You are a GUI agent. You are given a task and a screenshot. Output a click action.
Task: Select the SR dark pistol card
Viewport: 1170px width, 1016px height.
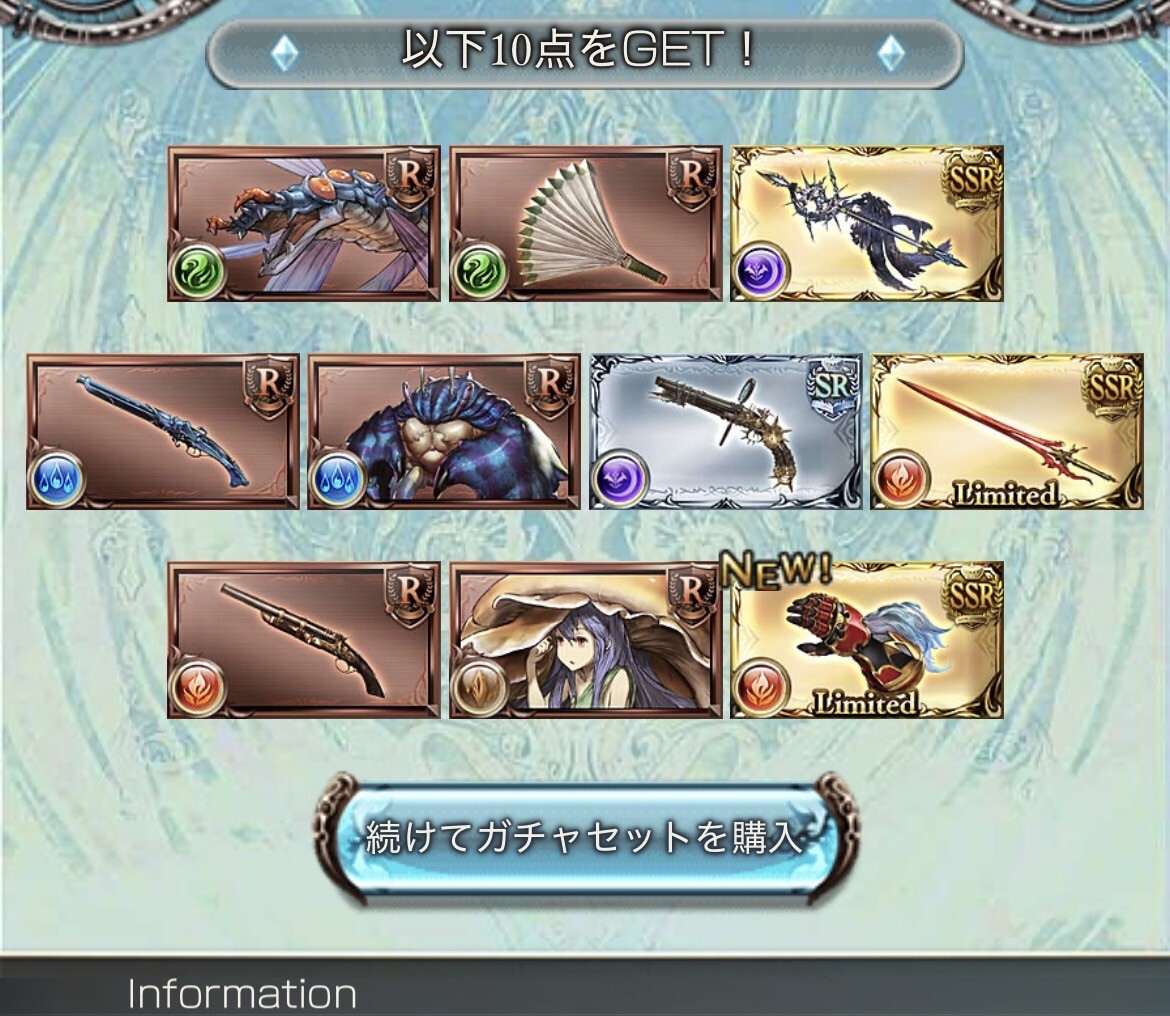pyautogui.click(x=726, y=432)
